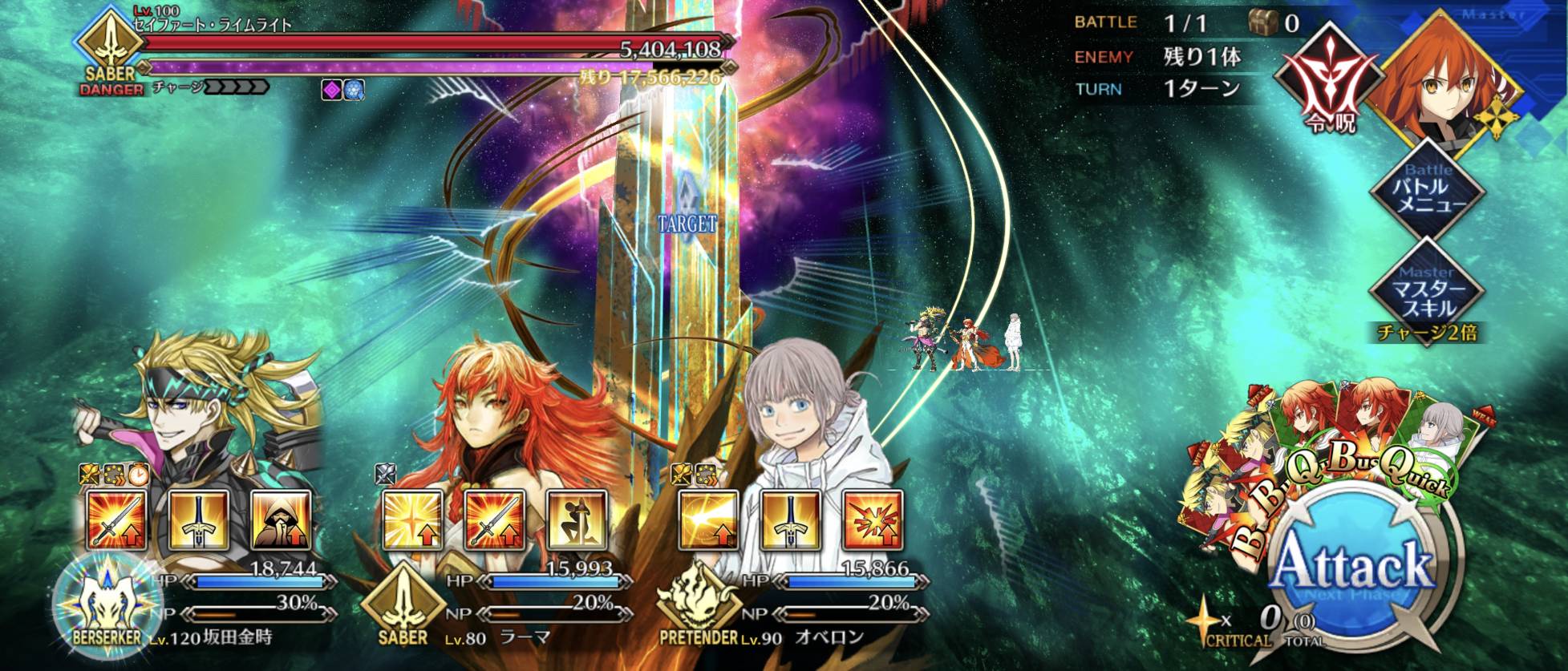The image size is (1568, 671).
Task: Activate Kintoki's sword attack-up skill
Action: 117,520
